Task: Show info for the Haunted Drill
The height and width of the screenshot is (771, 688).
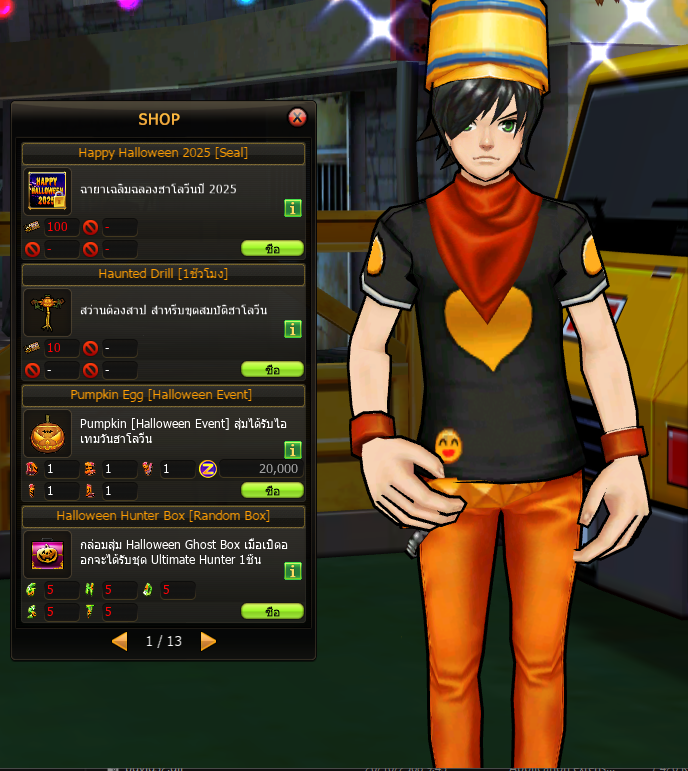Action: 293,329
